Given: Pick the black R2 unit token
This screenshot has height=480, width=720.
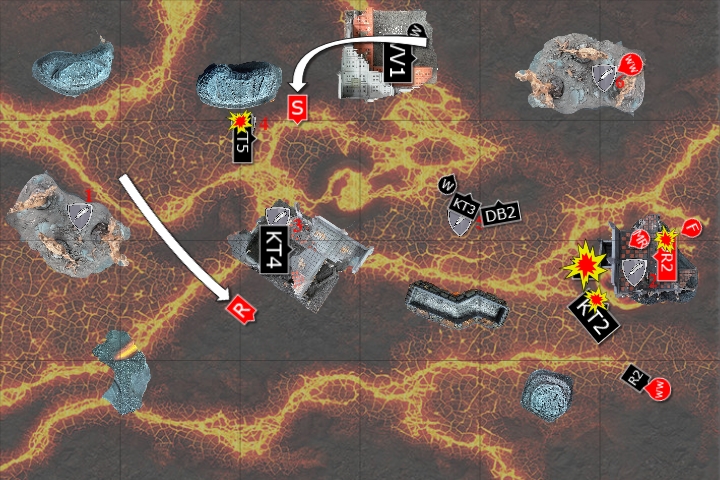Looking at the screenshot, I should [634, 377].
